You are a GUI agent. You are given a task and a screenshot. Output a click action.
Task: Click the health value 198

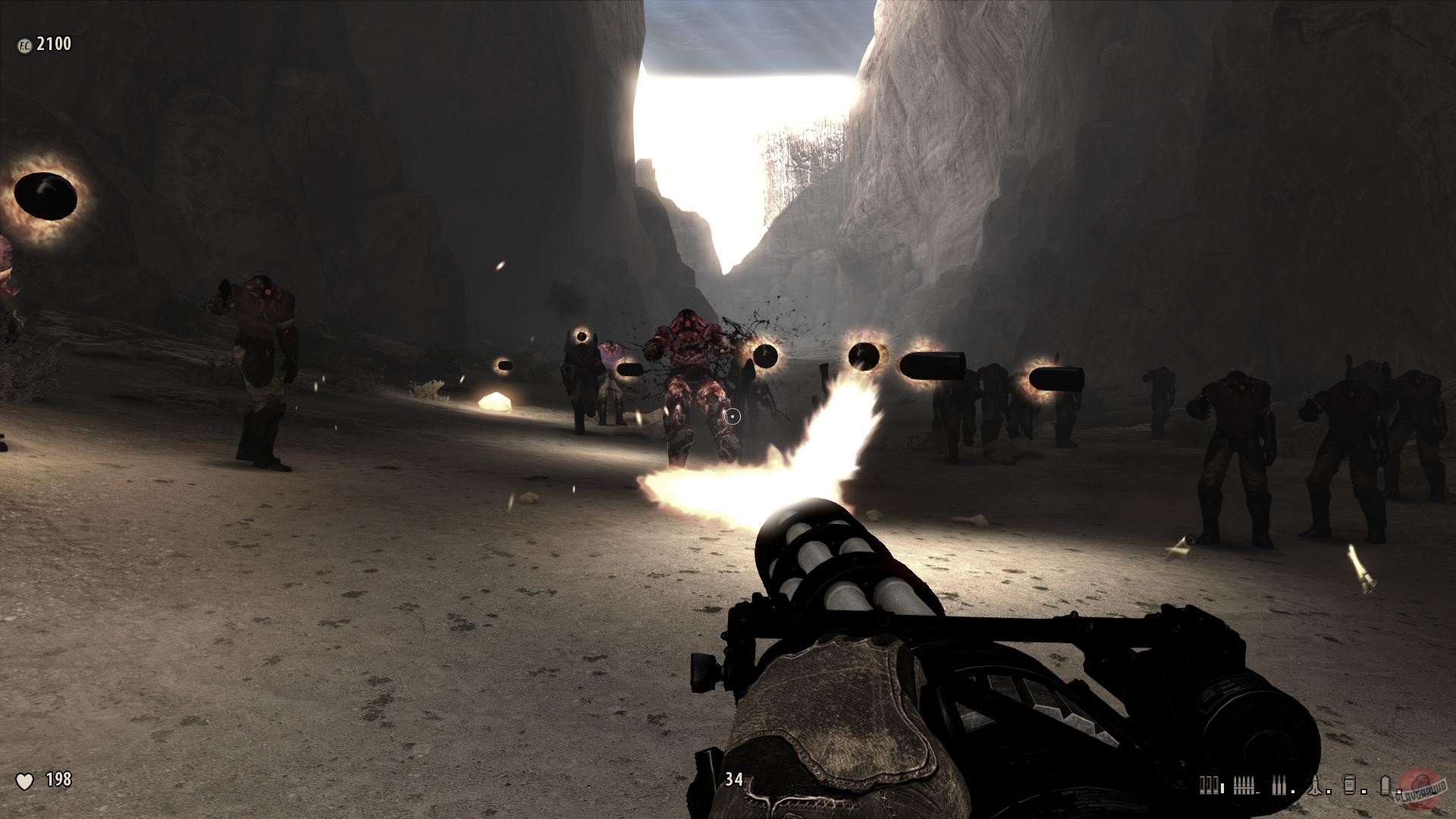coord(58,779)
